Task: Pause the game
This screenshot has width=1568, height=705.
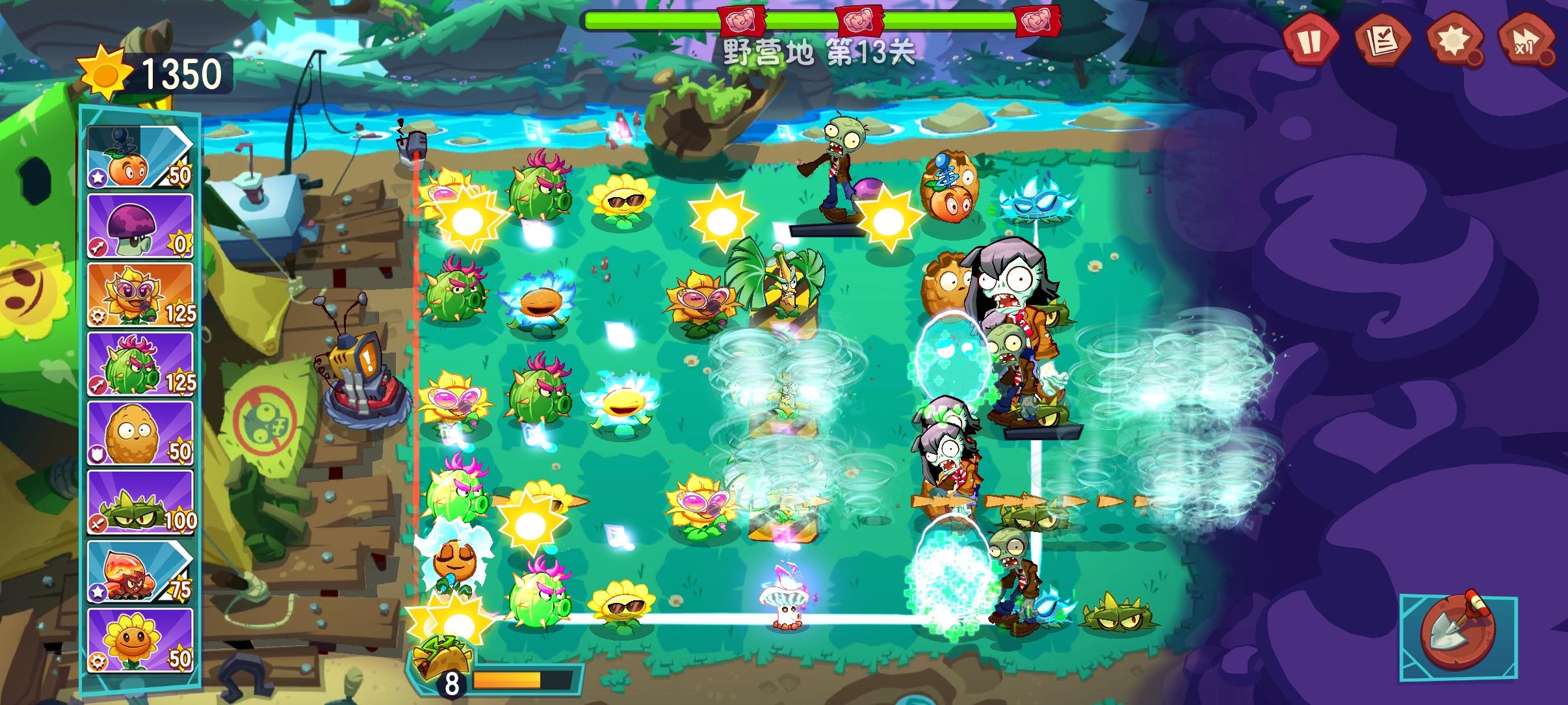Action: [x=1313, y=43]
